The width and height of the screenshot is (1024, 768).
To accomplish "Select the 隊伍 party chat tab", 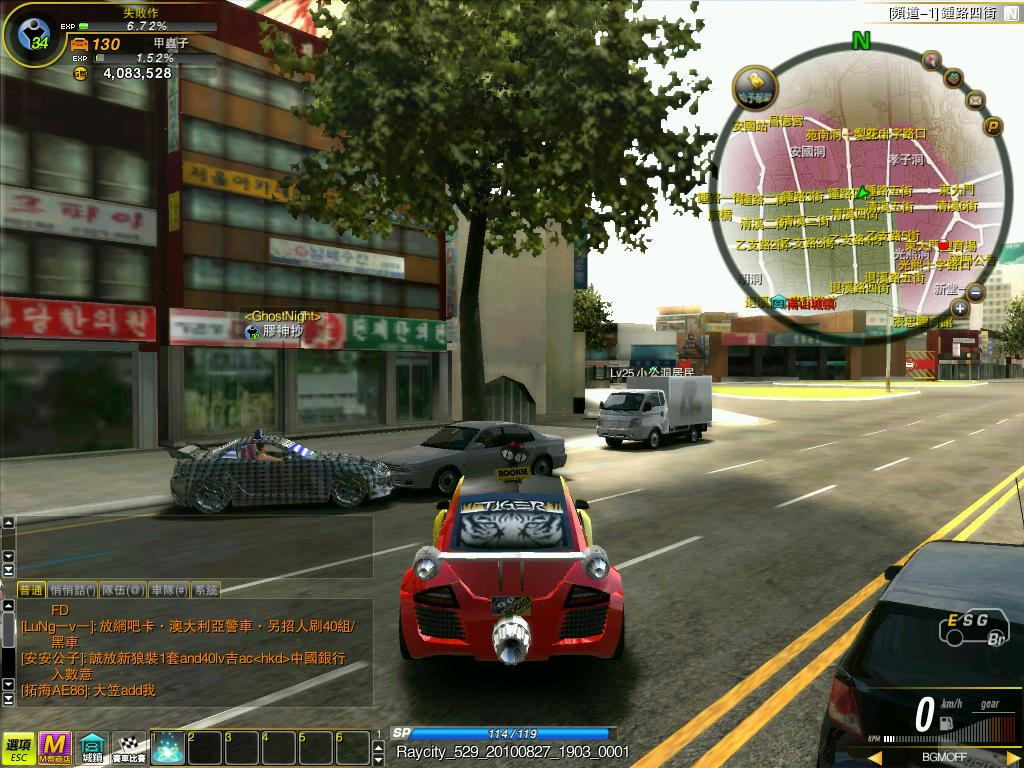I will coord(123,590).
